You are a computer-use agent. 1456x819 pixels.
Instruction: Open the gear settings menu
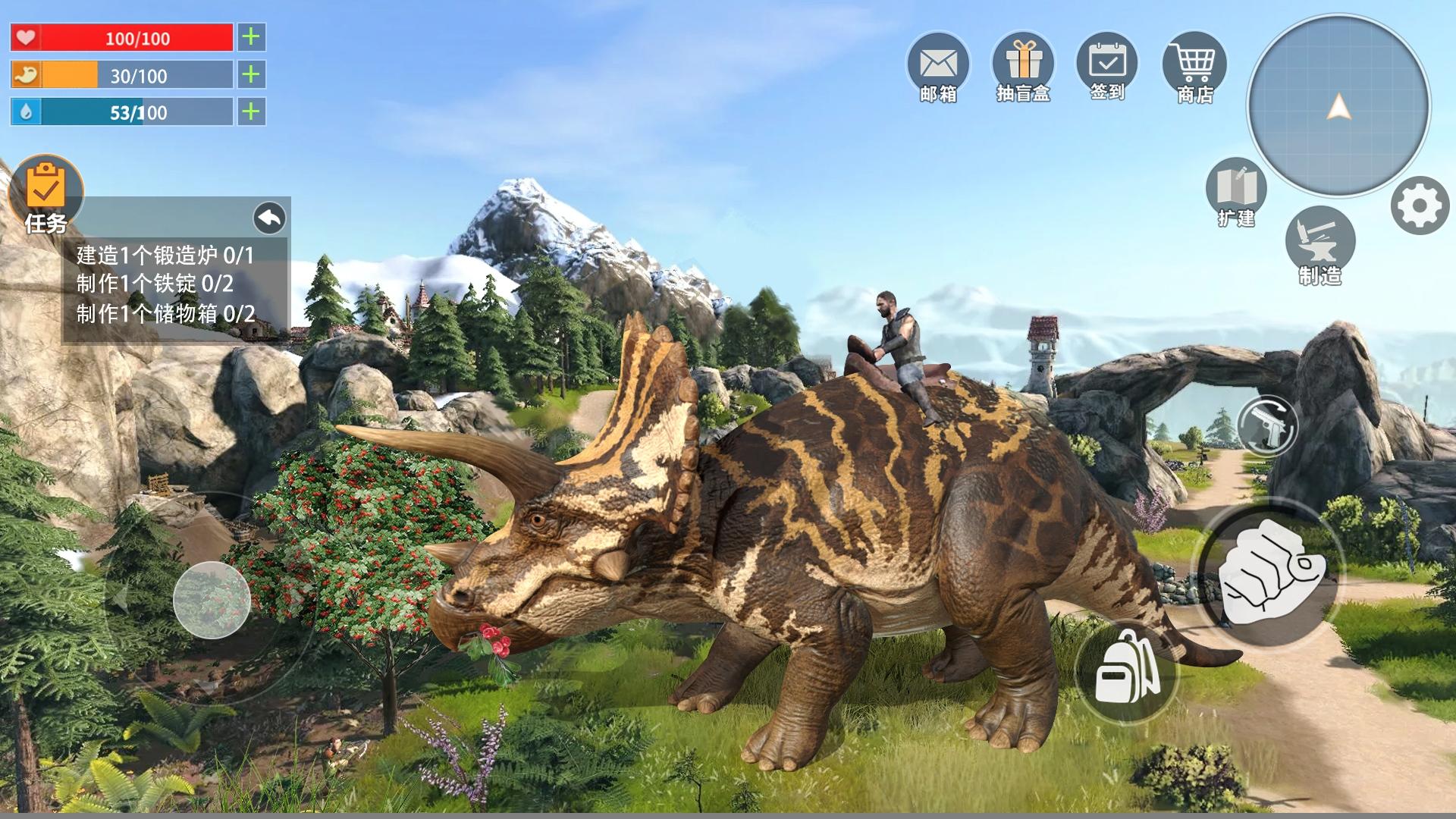click(x=1420, y=206)
